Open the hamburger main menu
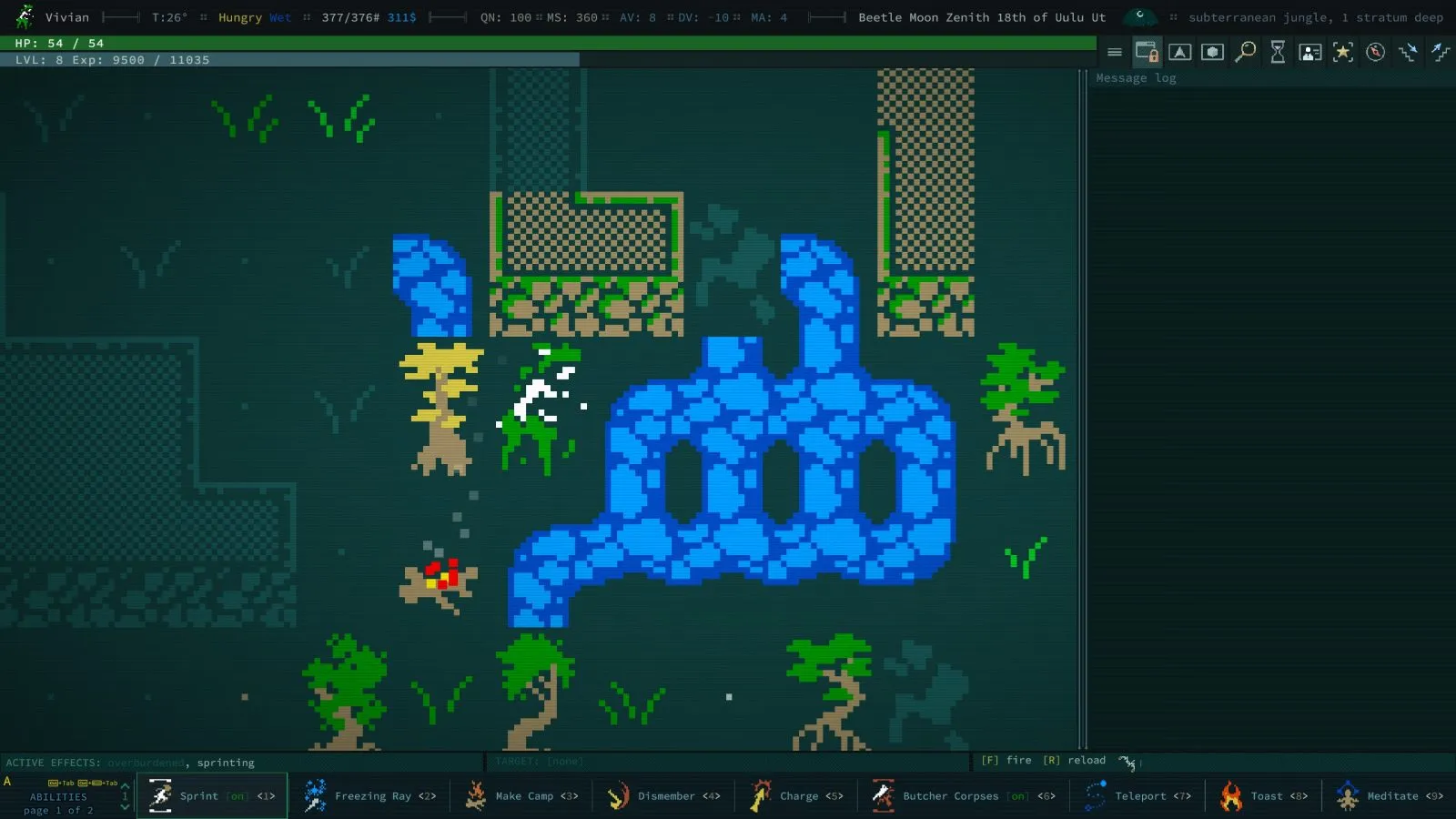The image size is (1456, 819). coord(1115,52)
